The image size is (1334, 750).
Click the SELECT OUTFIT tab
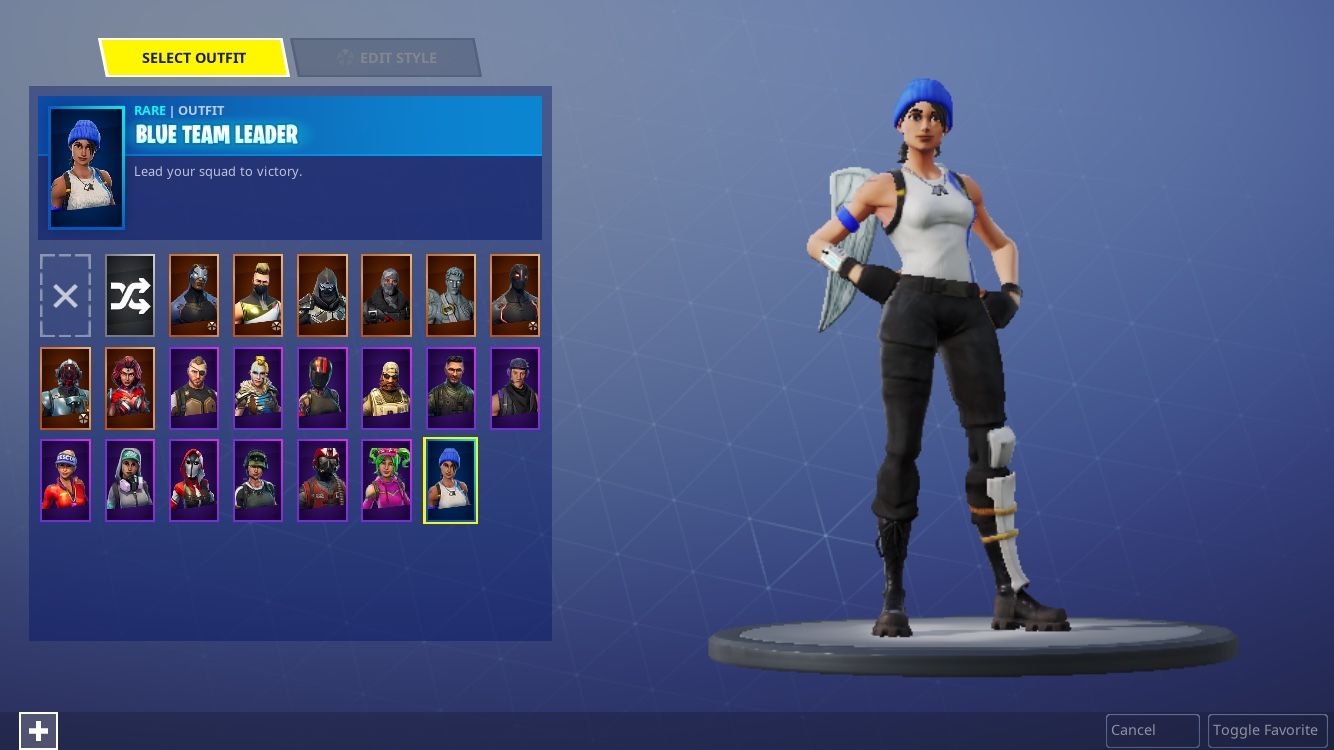tap(194, 57)
